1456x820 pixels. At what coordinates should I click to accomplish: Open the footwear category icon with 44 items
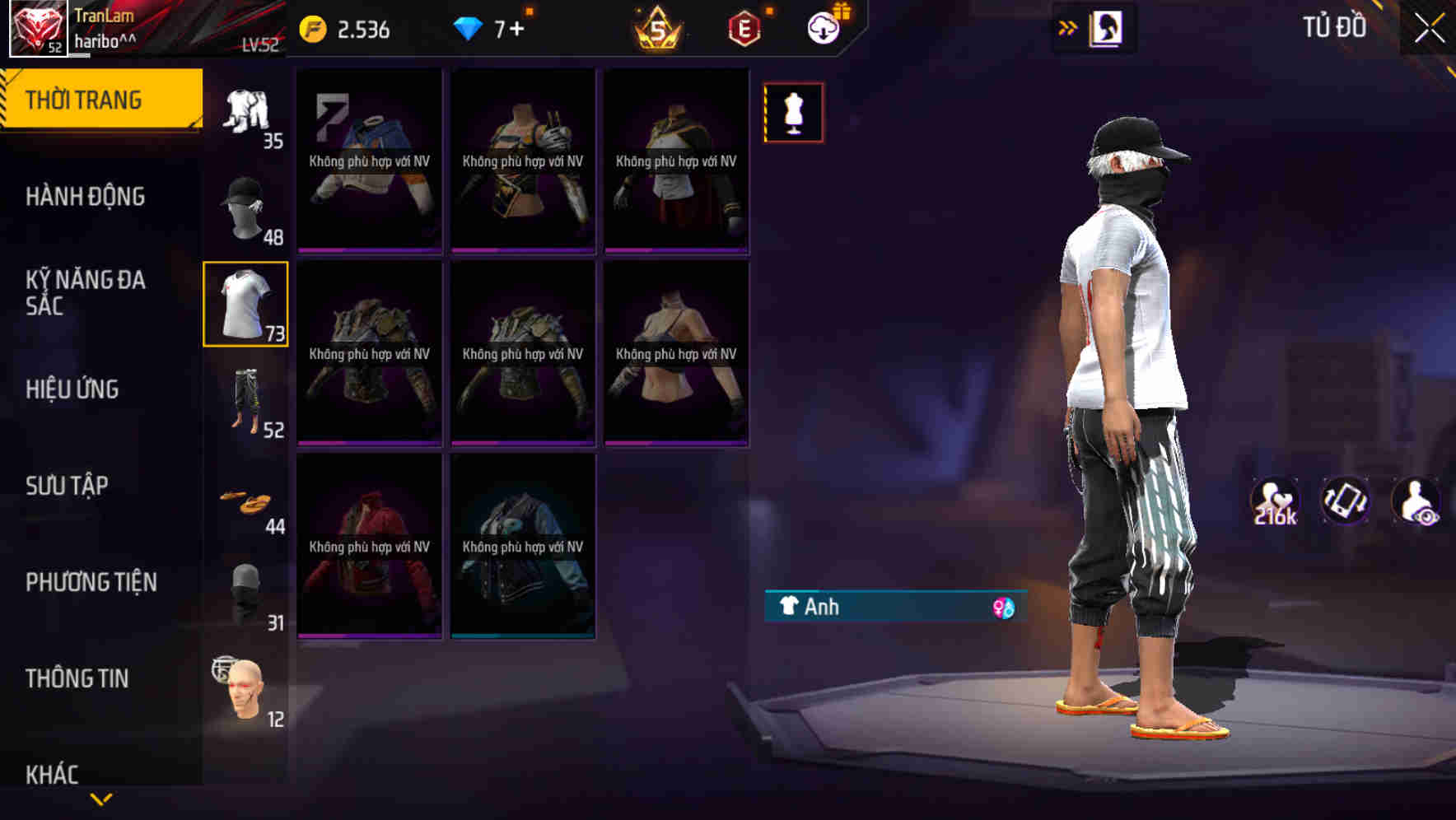tap(245, 499)
